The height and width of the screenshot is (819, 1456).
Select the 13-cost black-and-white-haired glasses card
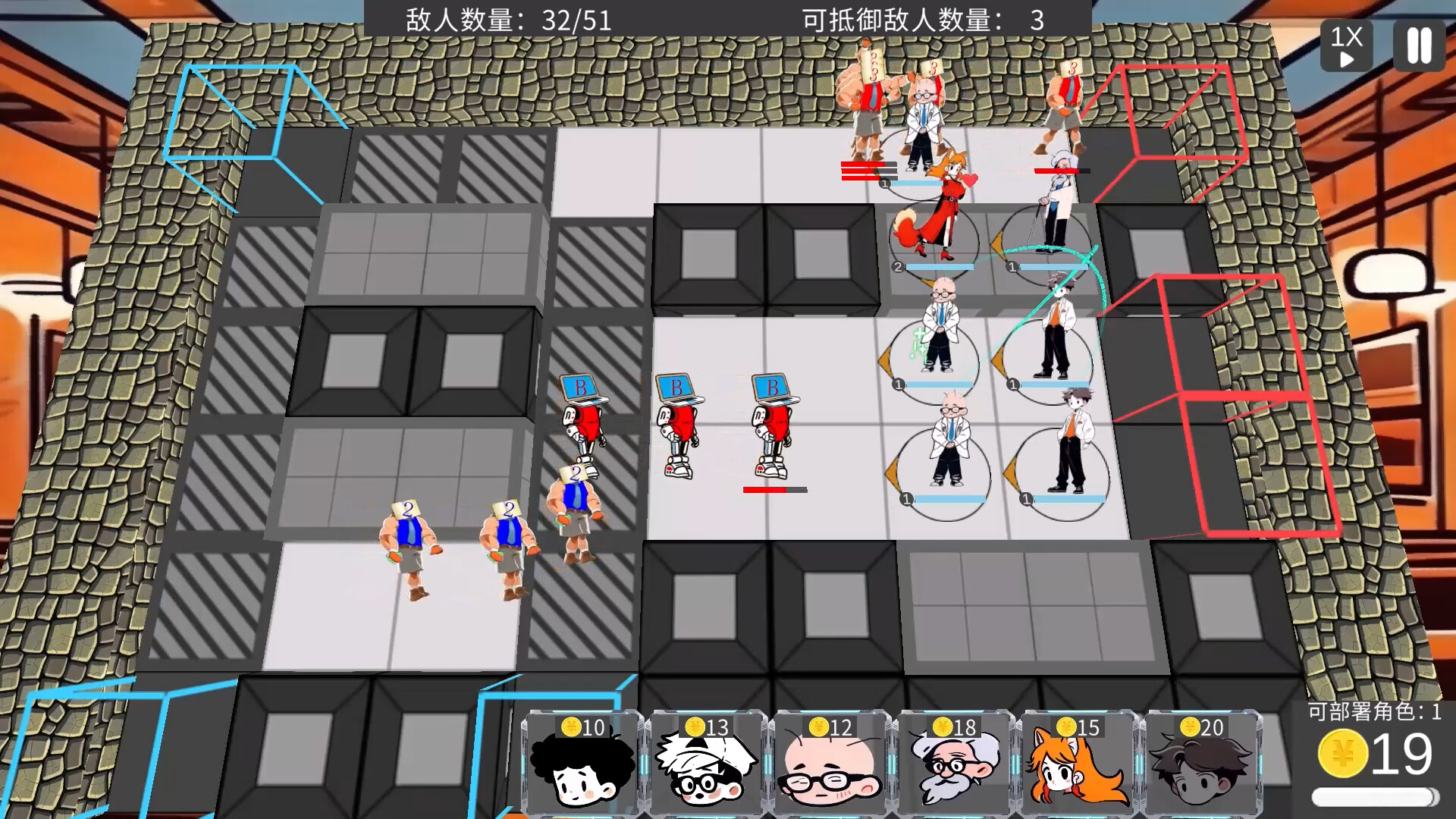[704, 762]
